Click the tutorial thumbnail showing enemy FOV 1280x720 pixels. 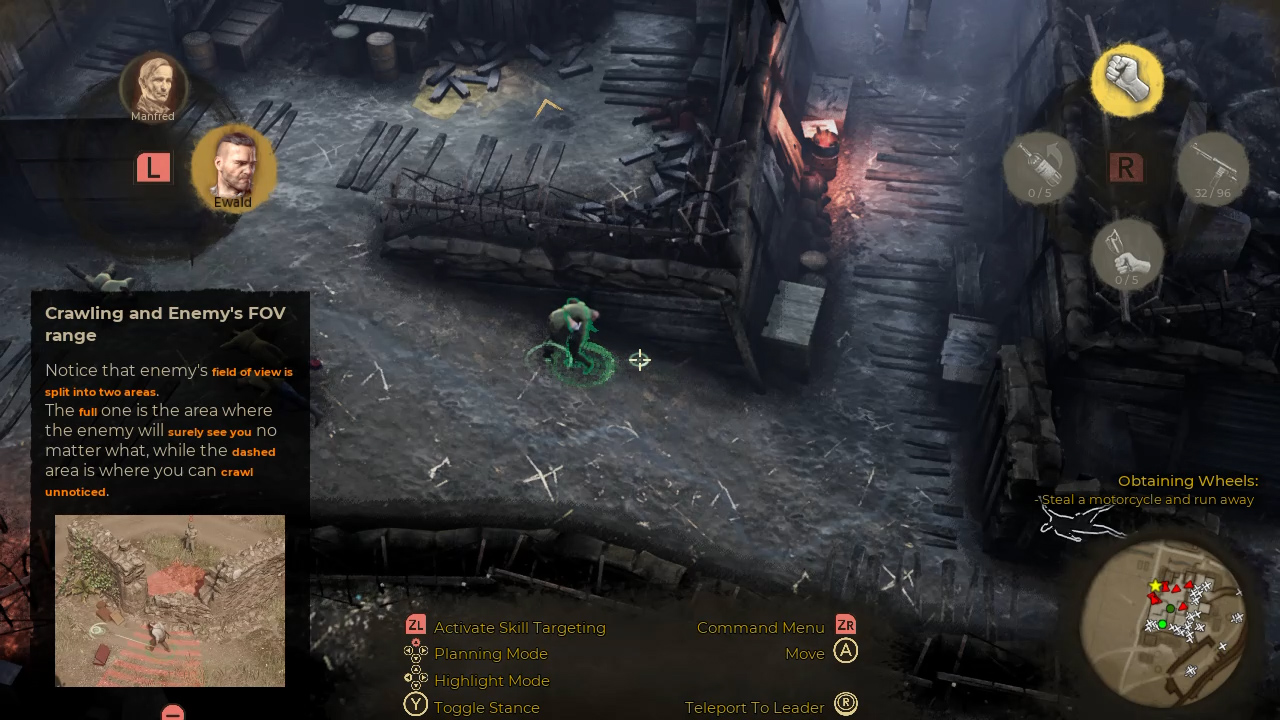pyautogui.click(x=170, y=600)
